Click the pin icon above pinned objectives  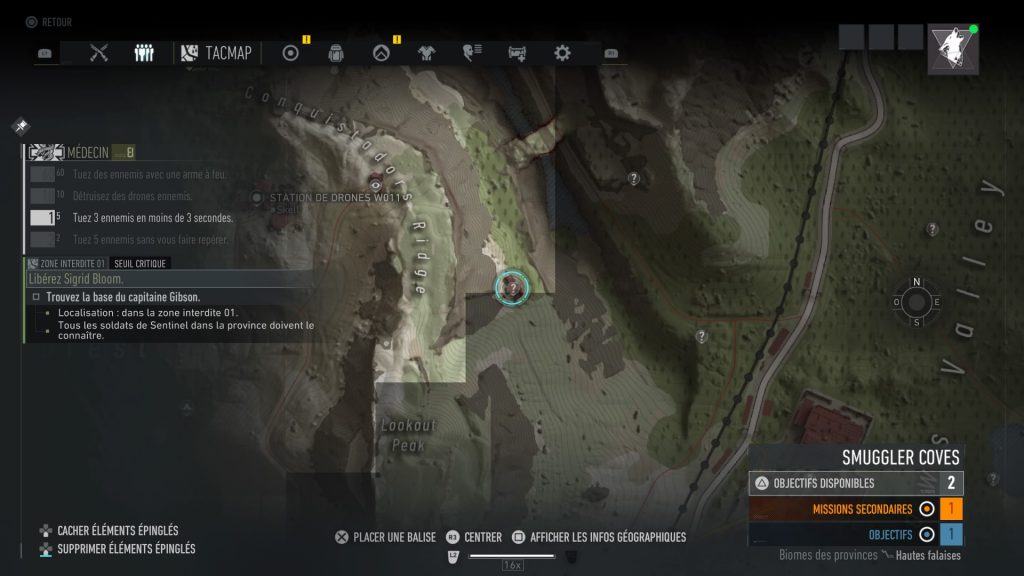(20, 126)
